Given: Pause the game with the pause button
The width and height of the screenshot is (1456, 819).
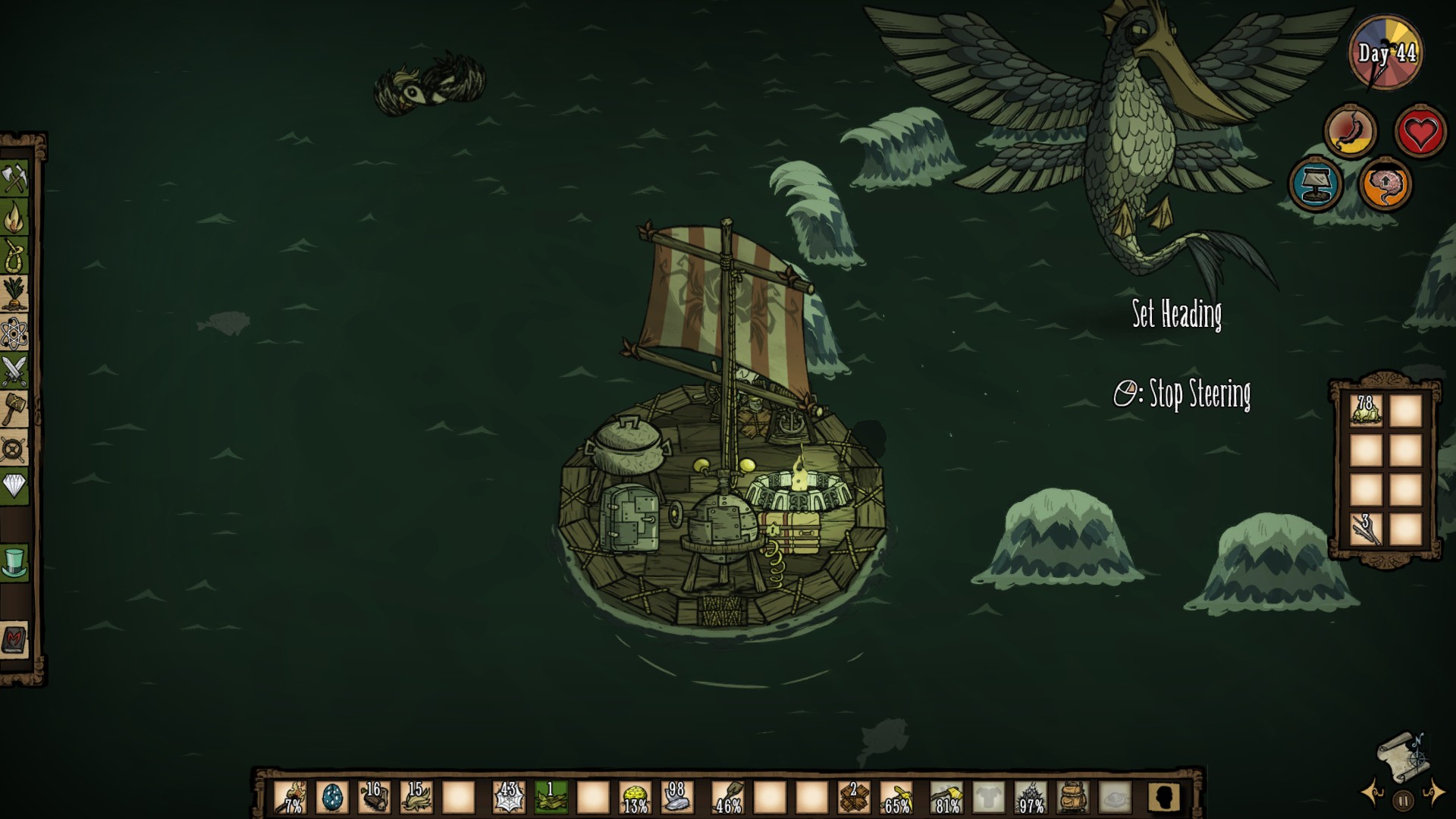Looking at the screenshot, I should point(1403,800).
